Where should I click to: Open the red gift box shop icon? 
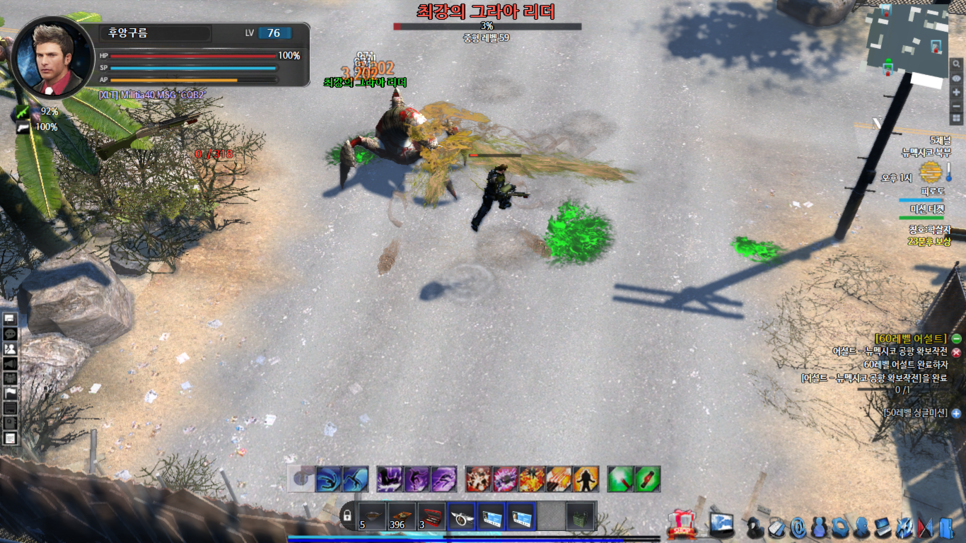click(683, 524)
